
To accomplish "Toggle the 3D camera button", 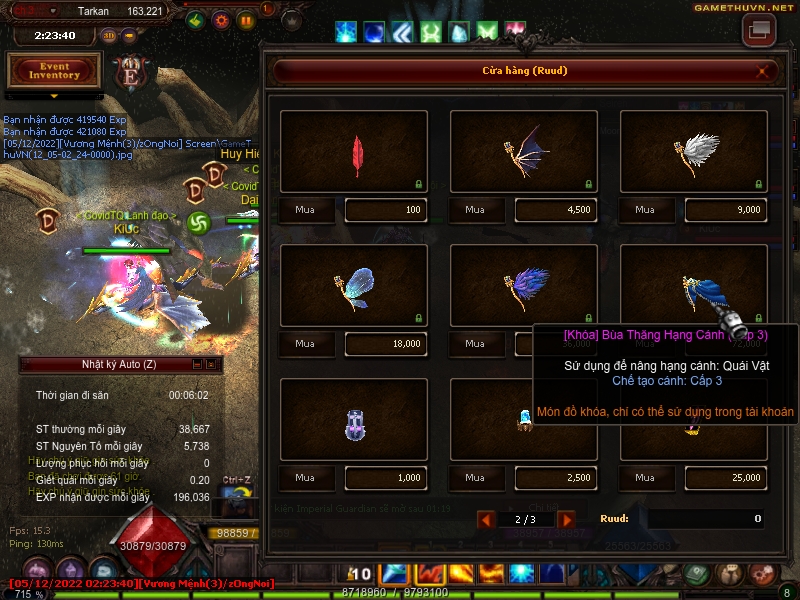I will pyautogui.click(x=108, y=35).
